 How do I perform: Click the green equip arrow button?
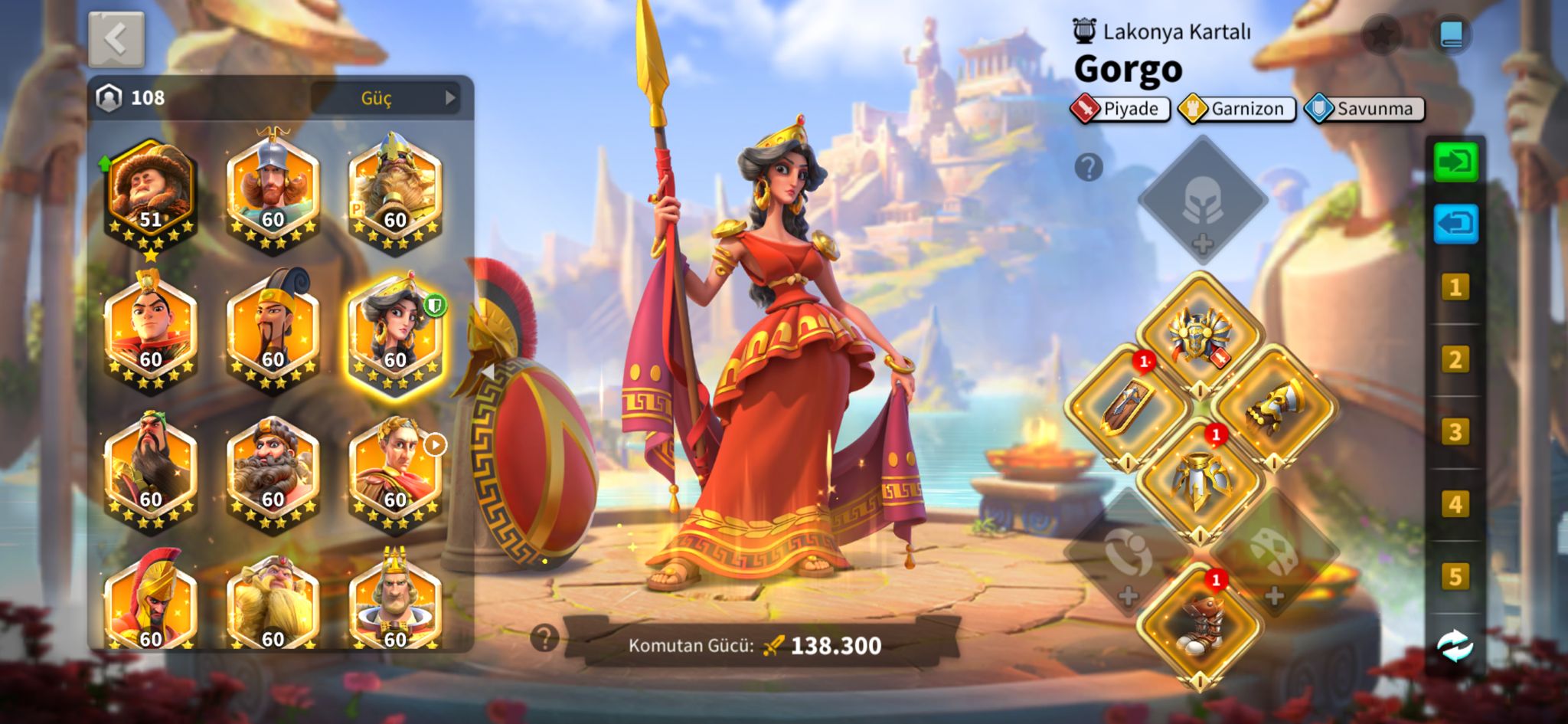tap(1455, 162)
